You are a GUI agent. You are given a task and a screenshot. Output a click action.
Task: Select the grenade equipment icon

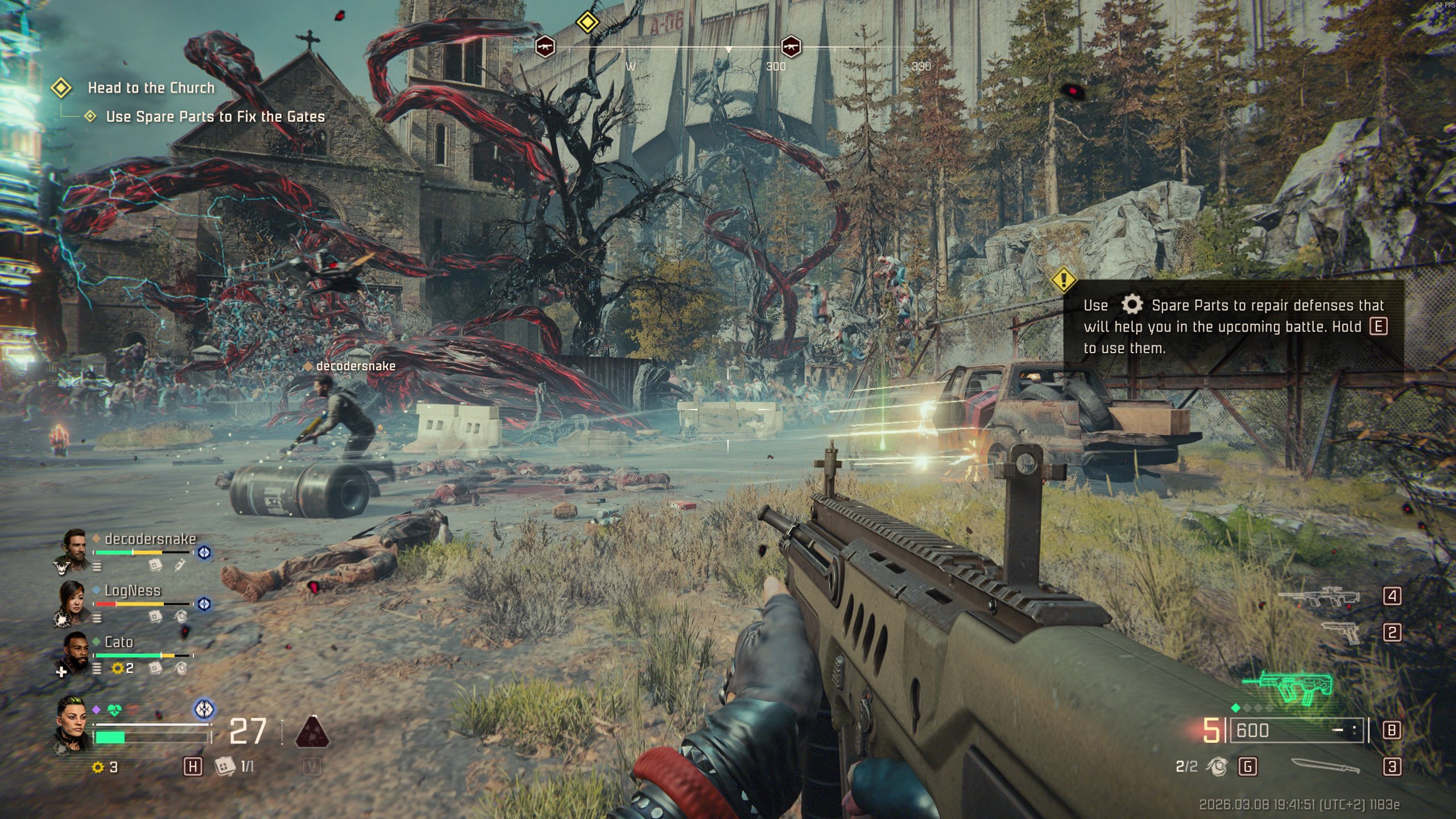click(1217, 767)
